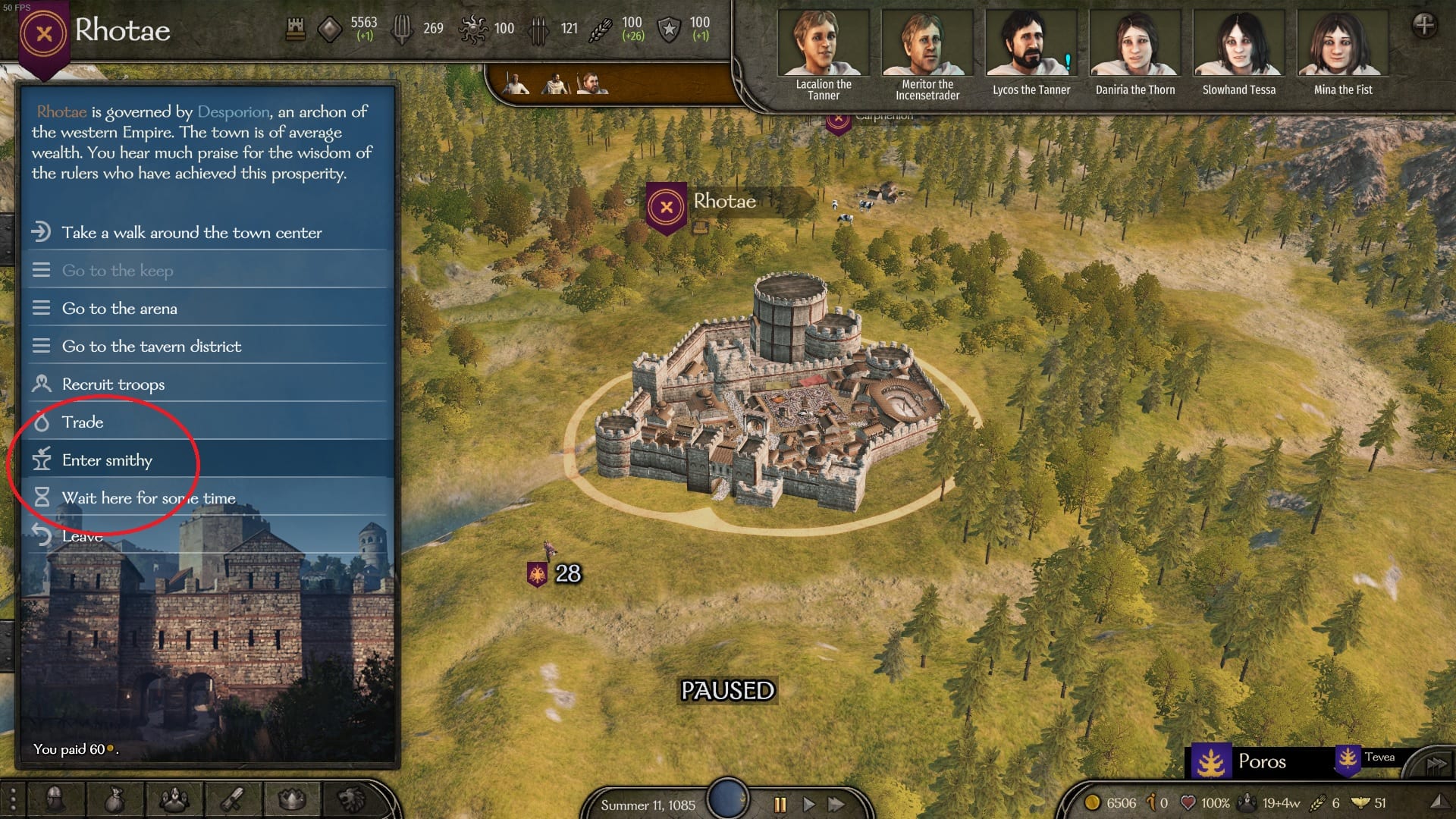Go to the arena
The height and width of the screenshot is (819, 1456).
point(120,309)
